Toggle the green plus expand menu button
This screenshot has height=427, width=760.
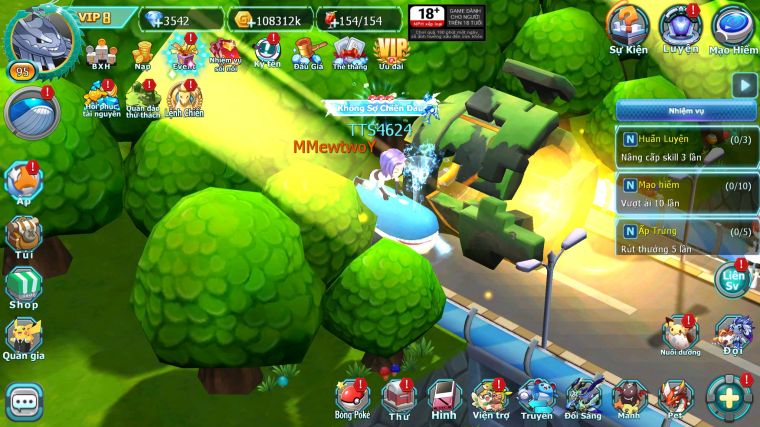tap(726, 396)
